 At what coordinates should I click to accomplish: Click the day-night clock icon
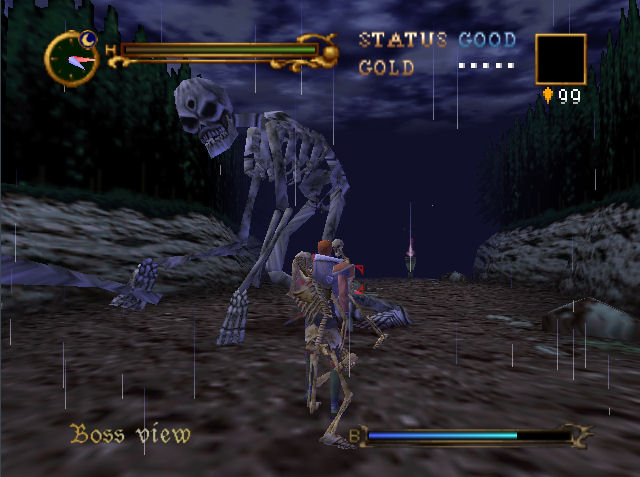[72, 57]
